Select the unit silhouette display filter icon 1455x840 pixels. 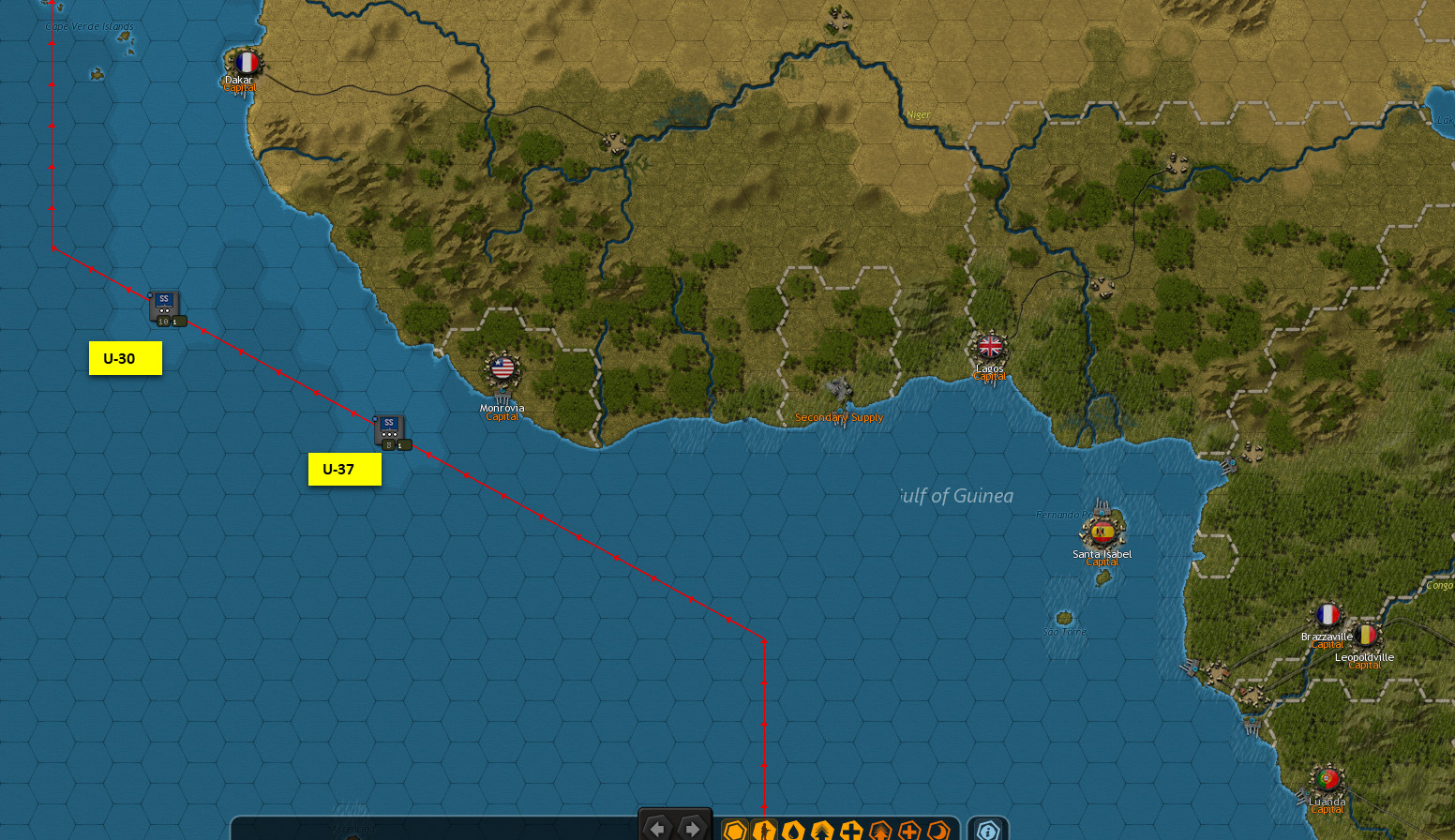[x=764, y=830]
